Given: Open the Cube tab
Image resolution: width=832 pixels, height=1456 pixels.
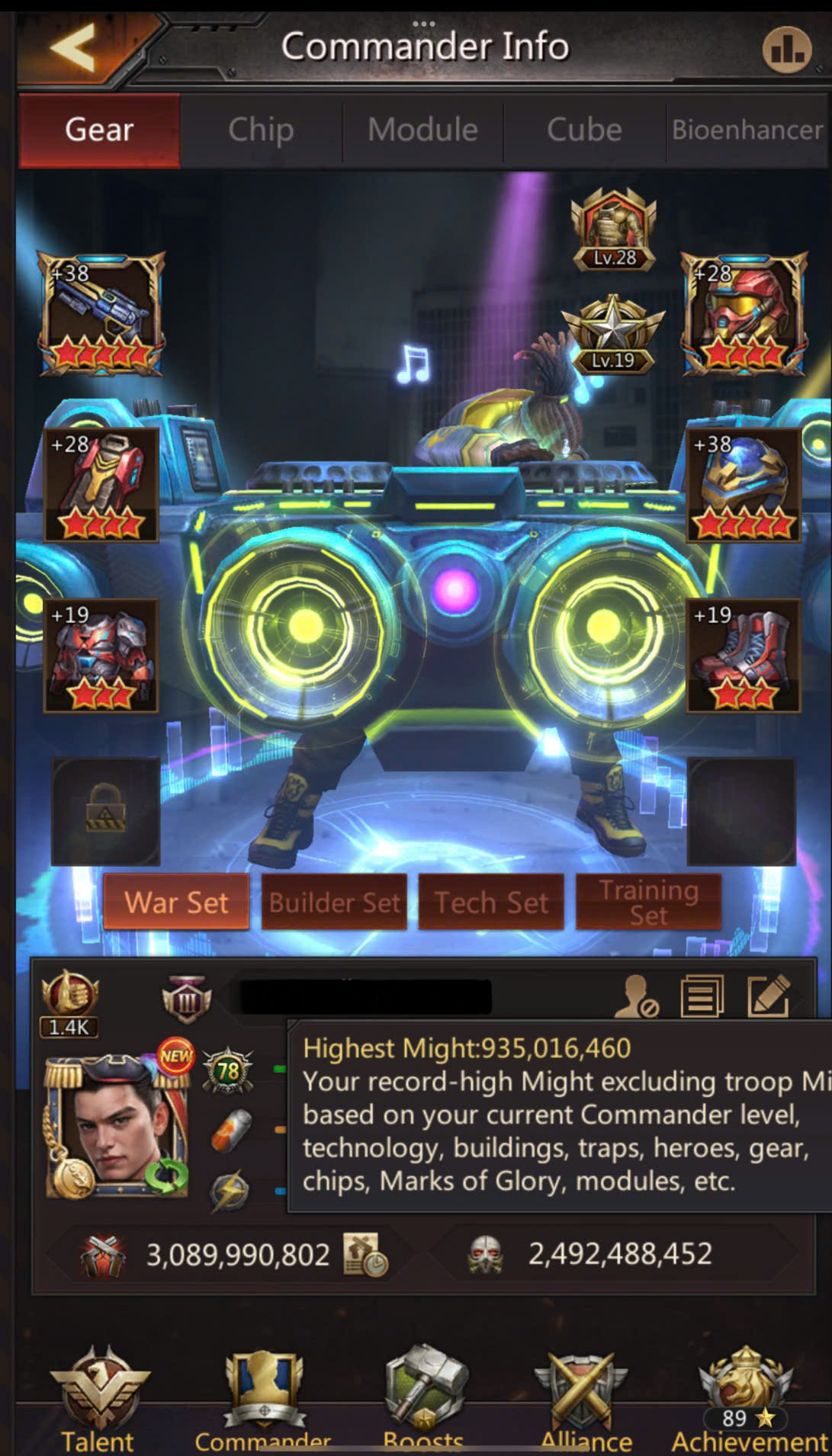Looking at the screenshot, I should coord(584,130).
